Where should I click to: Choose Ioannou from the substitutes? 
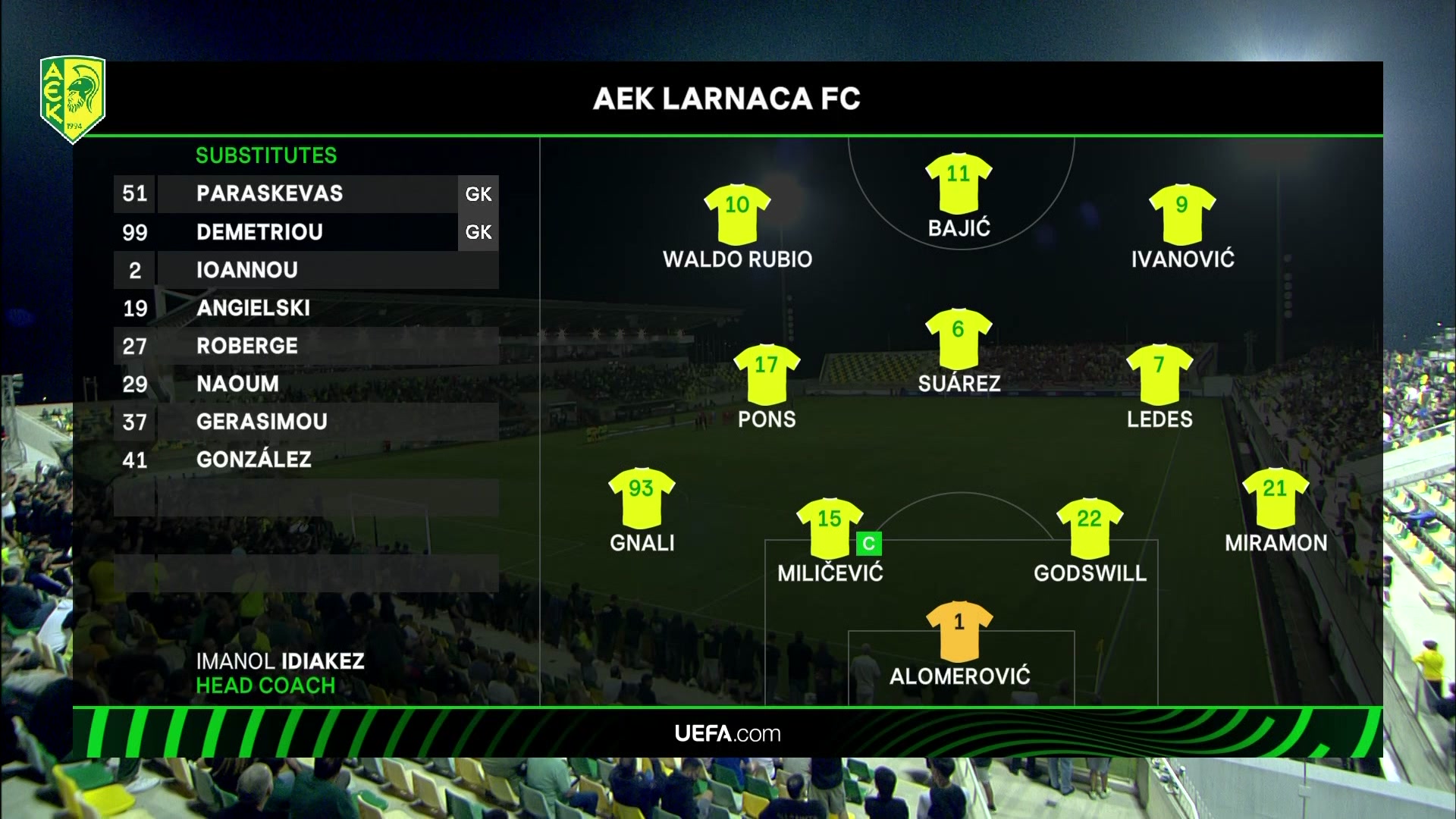pos(246,270)
